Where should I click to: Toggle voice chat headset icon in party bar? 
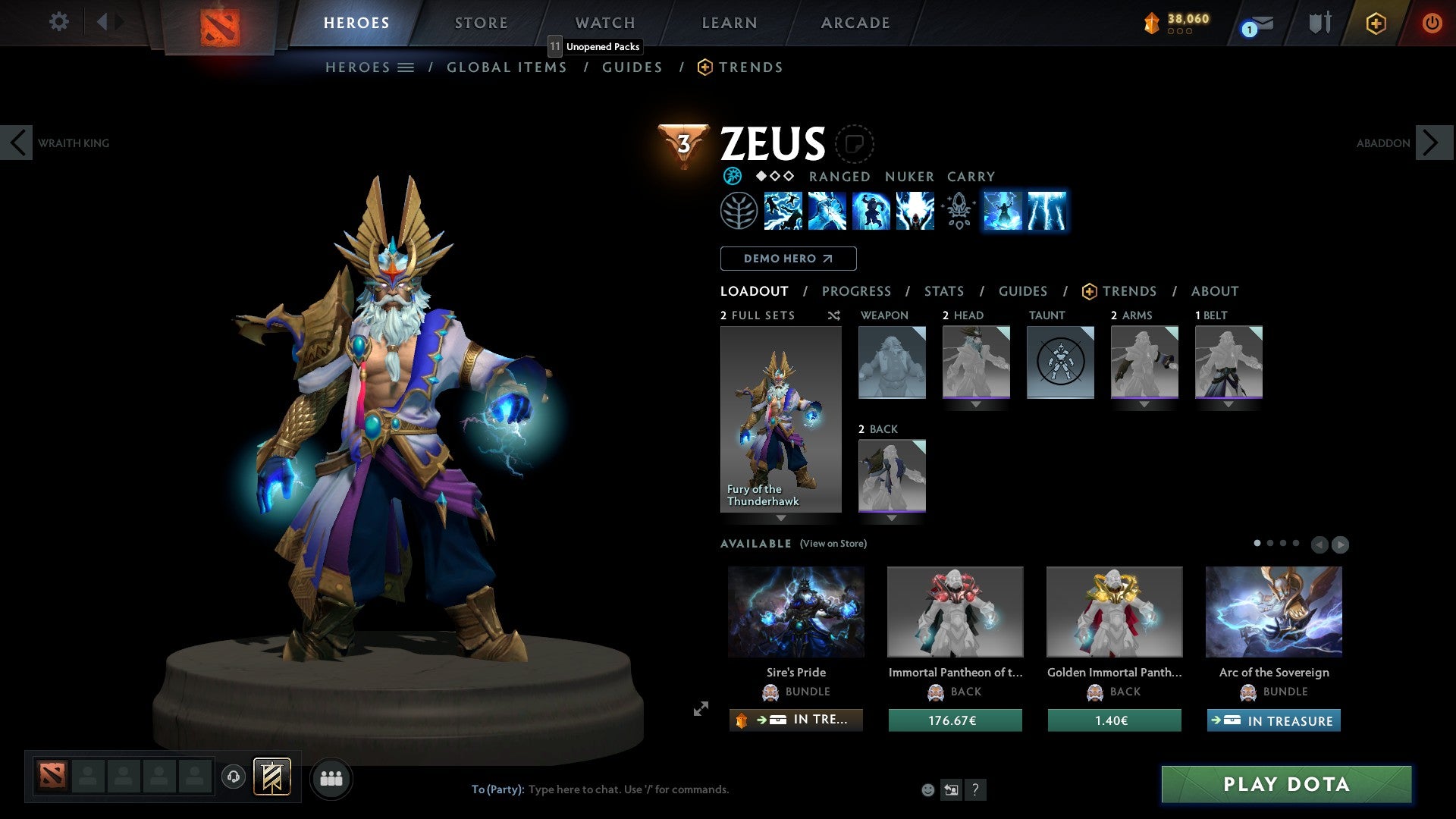[x=234, y=778]
